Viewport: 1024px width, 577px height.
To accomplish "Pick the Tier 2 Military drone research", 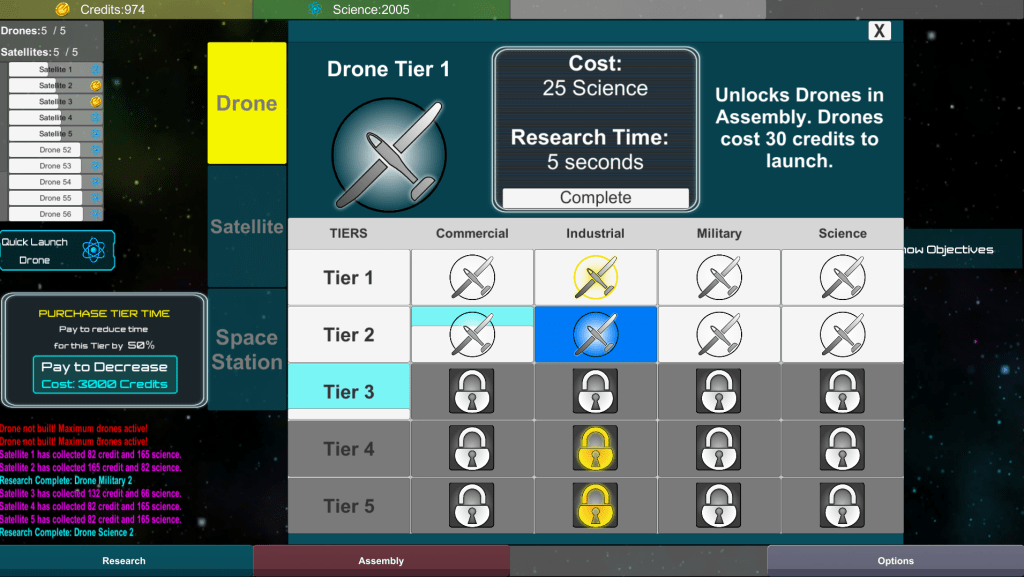I will coord(719,334).
